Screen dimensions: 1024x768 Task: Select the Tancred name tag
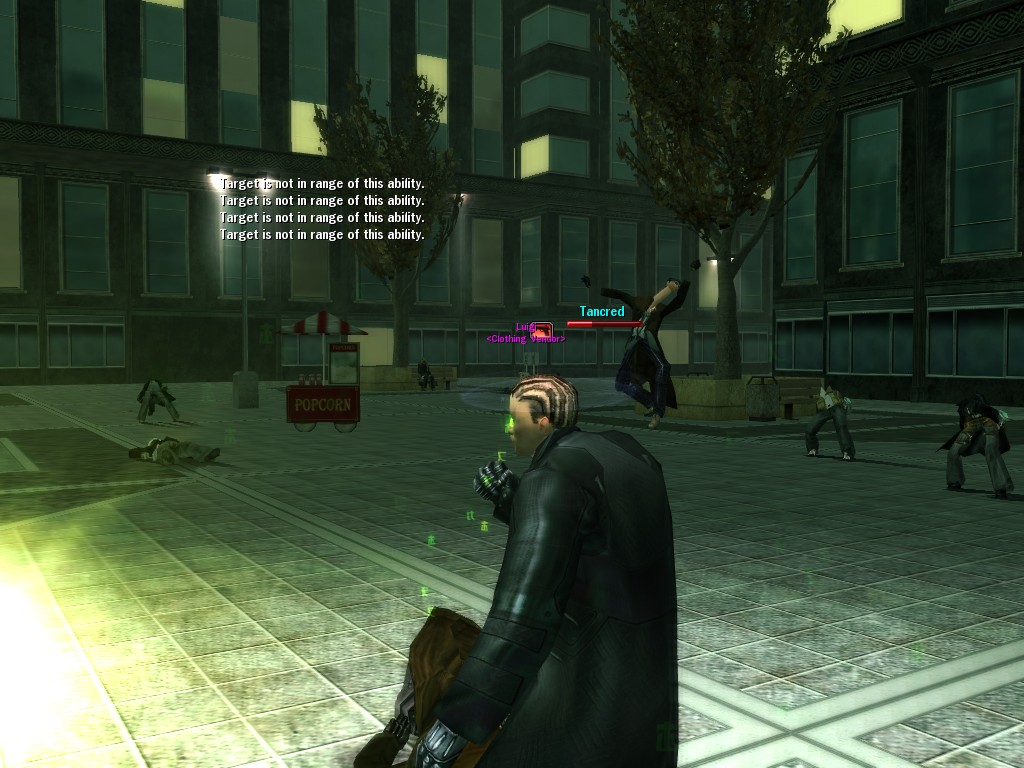pyautogui.click(x=602, y=312)
